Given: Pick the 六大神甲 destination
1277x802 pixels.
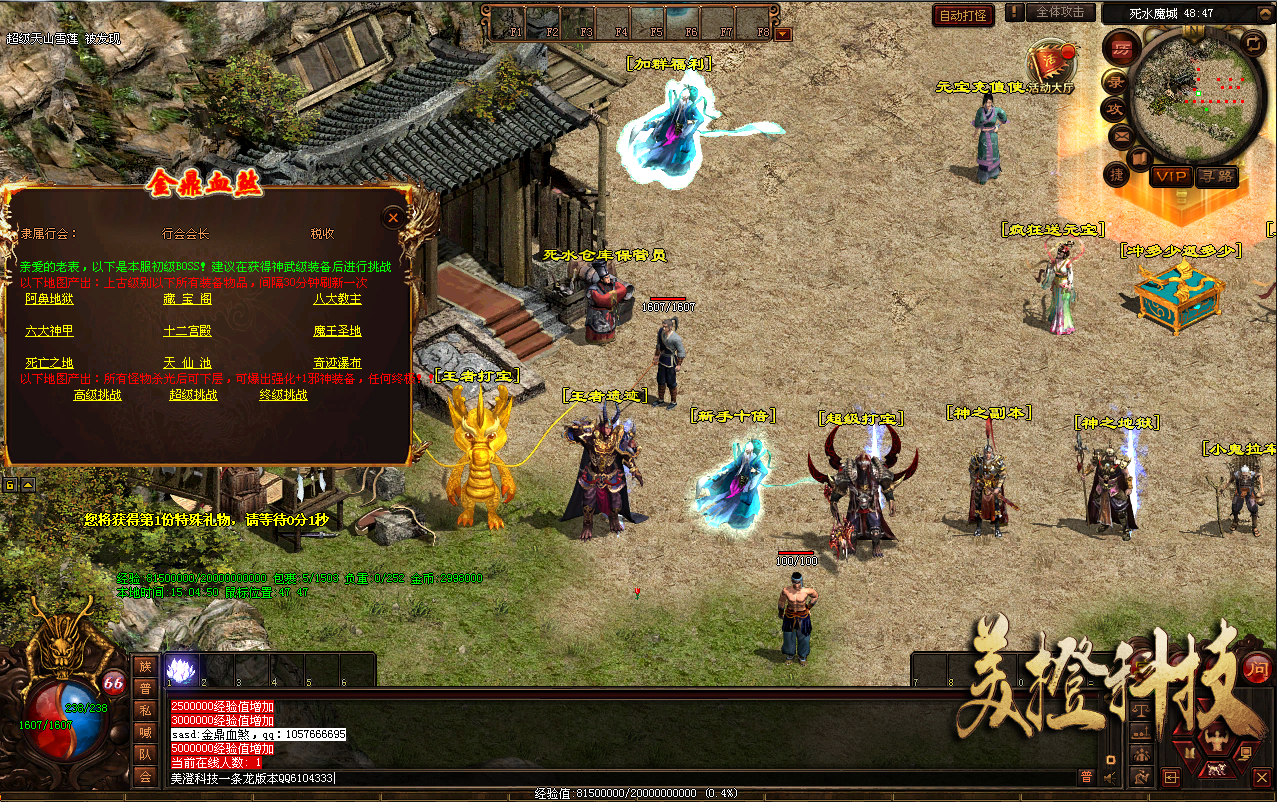Looking at the screenshot, I should pyautogui.click(x=49, y=331).
